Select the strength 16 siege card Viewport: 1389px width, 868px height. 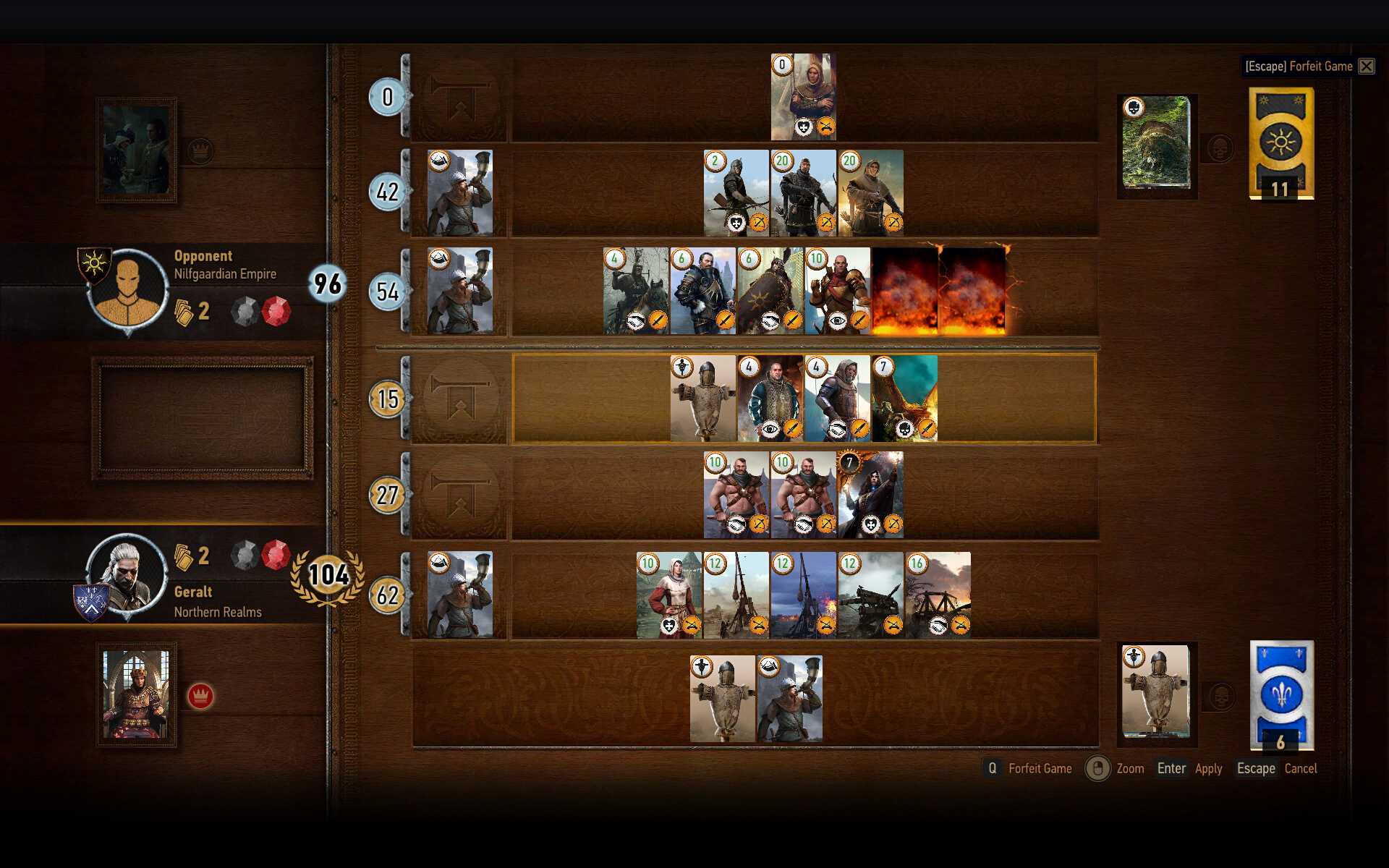click(938, 595)
